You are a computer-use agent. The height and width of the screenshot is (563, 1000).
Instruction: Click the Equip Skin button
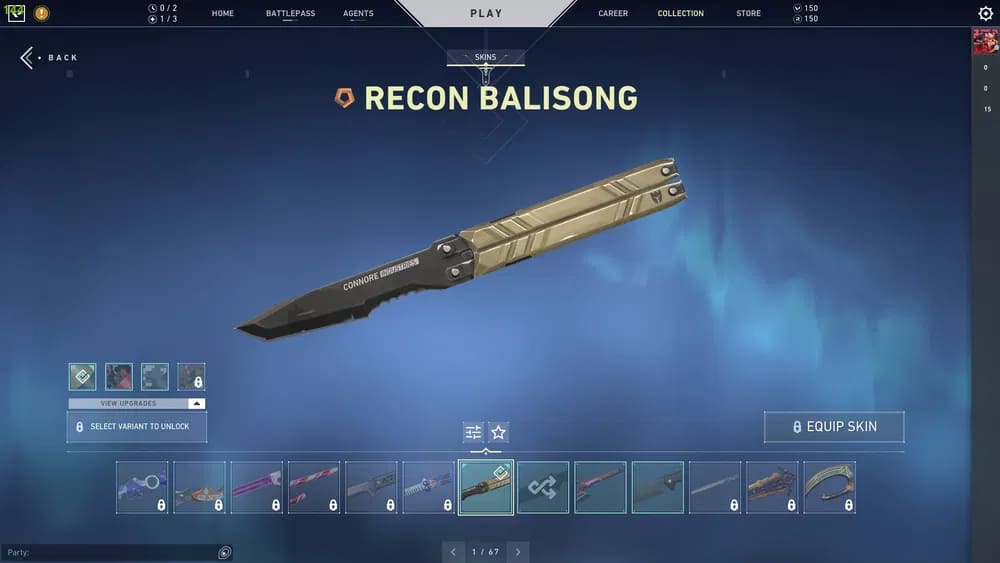pyautogui.click(x=834, y=427)
